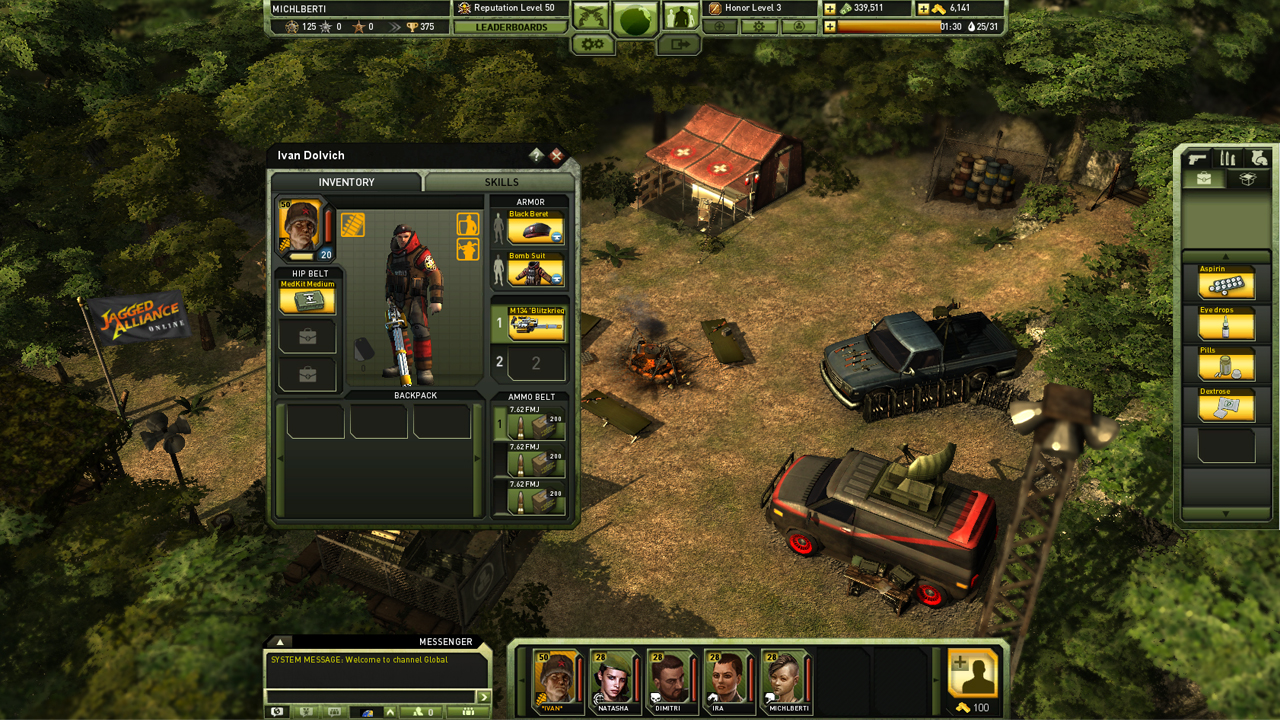
Task: Select the pistol weapons category in shop
Action: 1197,159
